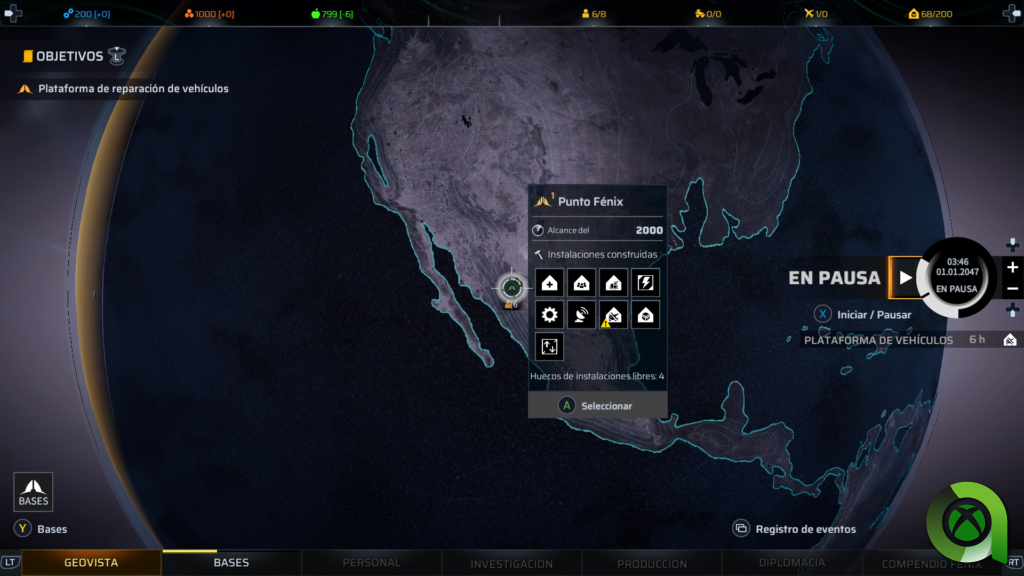This screenshot has height=576, width=1024.
Task: Open the Personal tab
Action: 371,563
